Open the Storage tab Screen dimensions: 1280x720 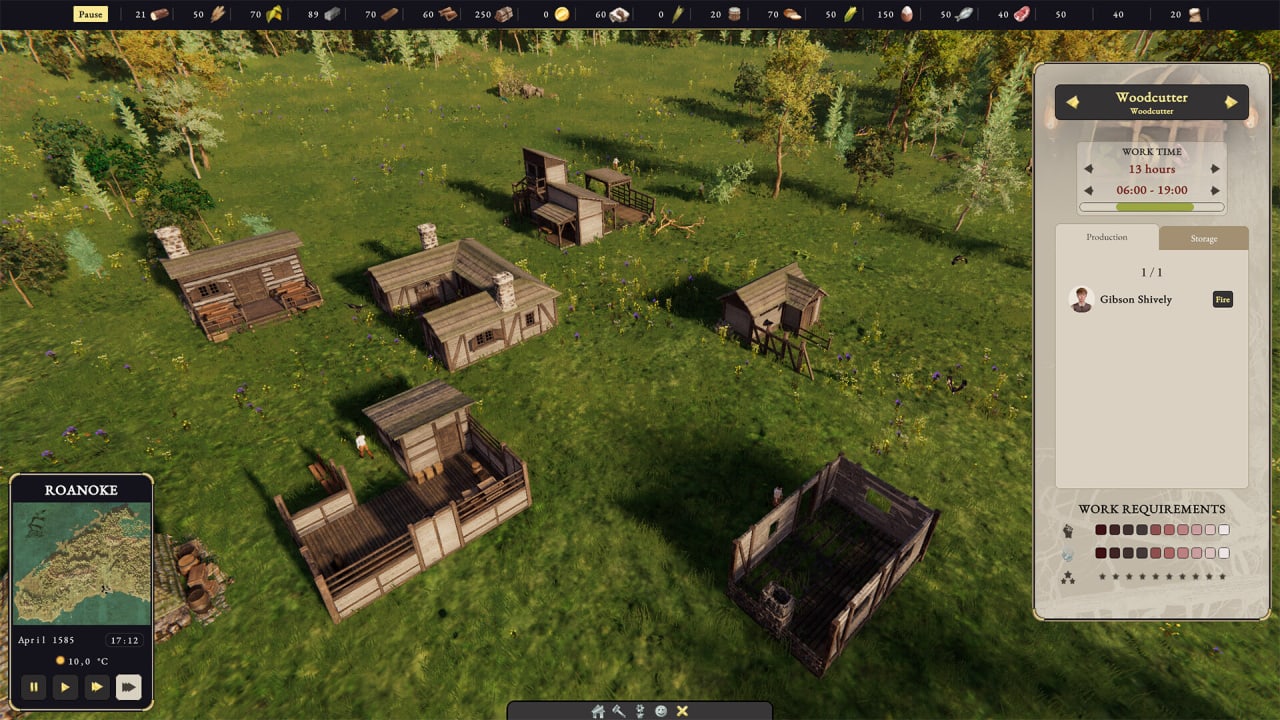[x=1203, y=238]
